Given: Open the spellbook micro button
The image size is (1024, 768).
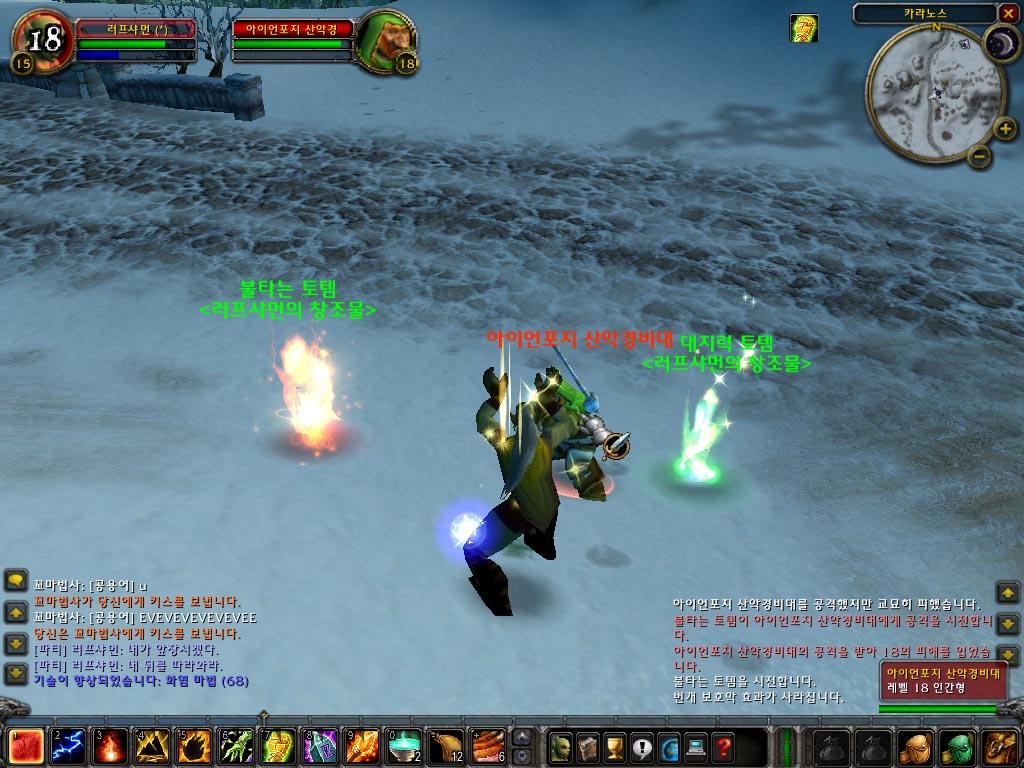Looking at the screenshot, I should pos(588,746).
